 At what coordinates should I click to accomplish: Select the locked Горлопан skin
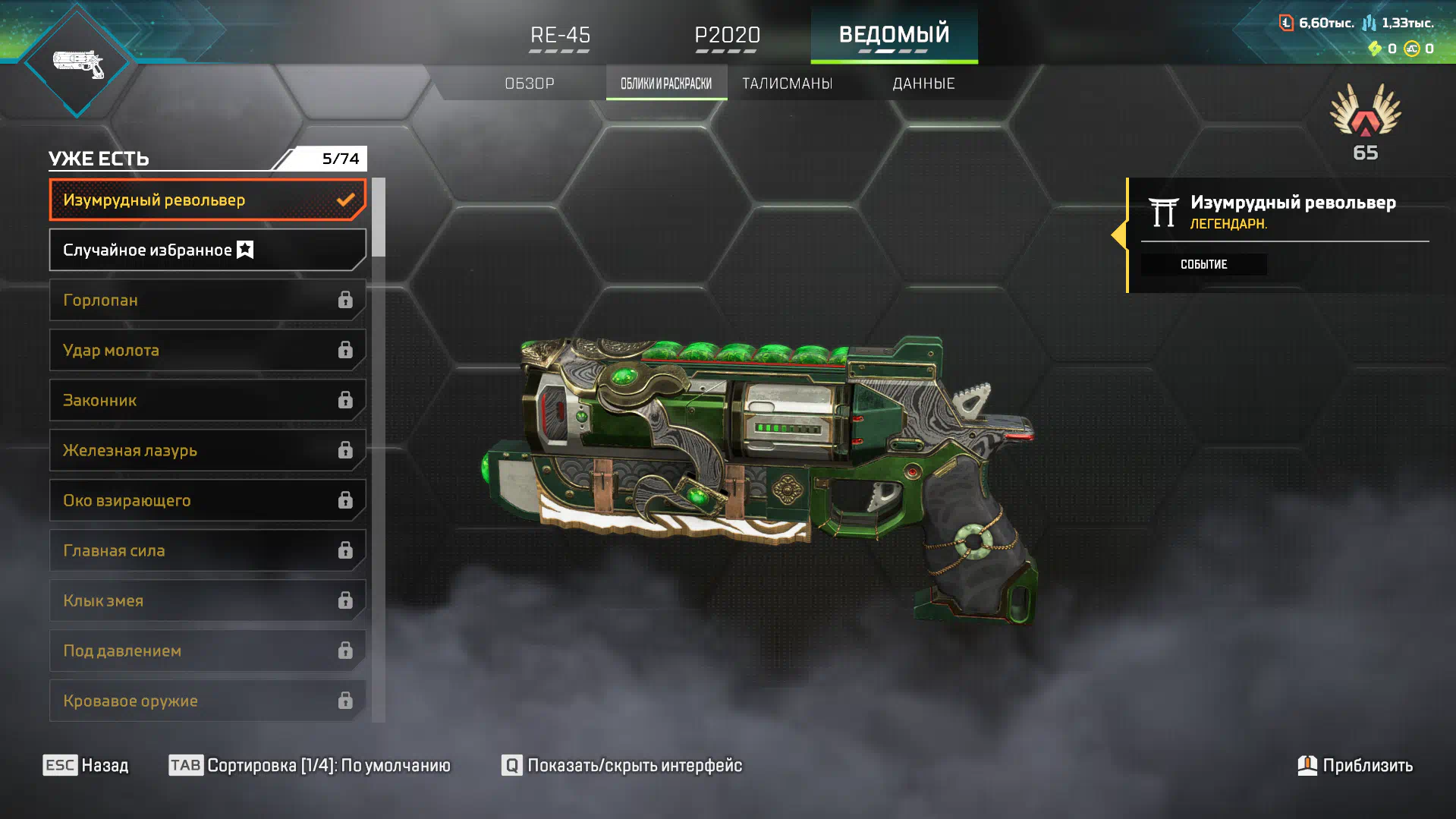tap(207, 301)
